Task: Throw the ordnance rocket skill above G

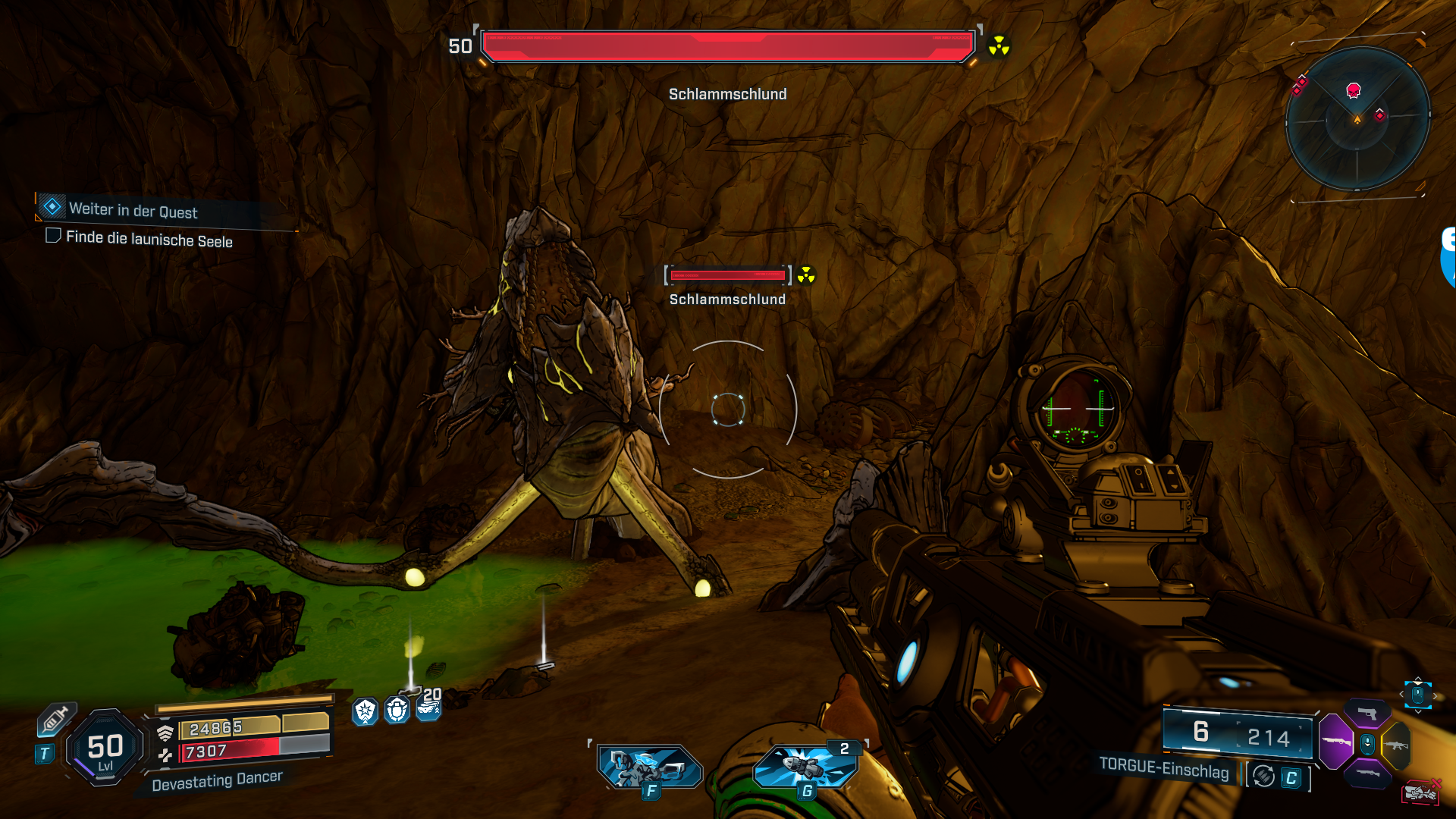Action: [x=805, y=766]
